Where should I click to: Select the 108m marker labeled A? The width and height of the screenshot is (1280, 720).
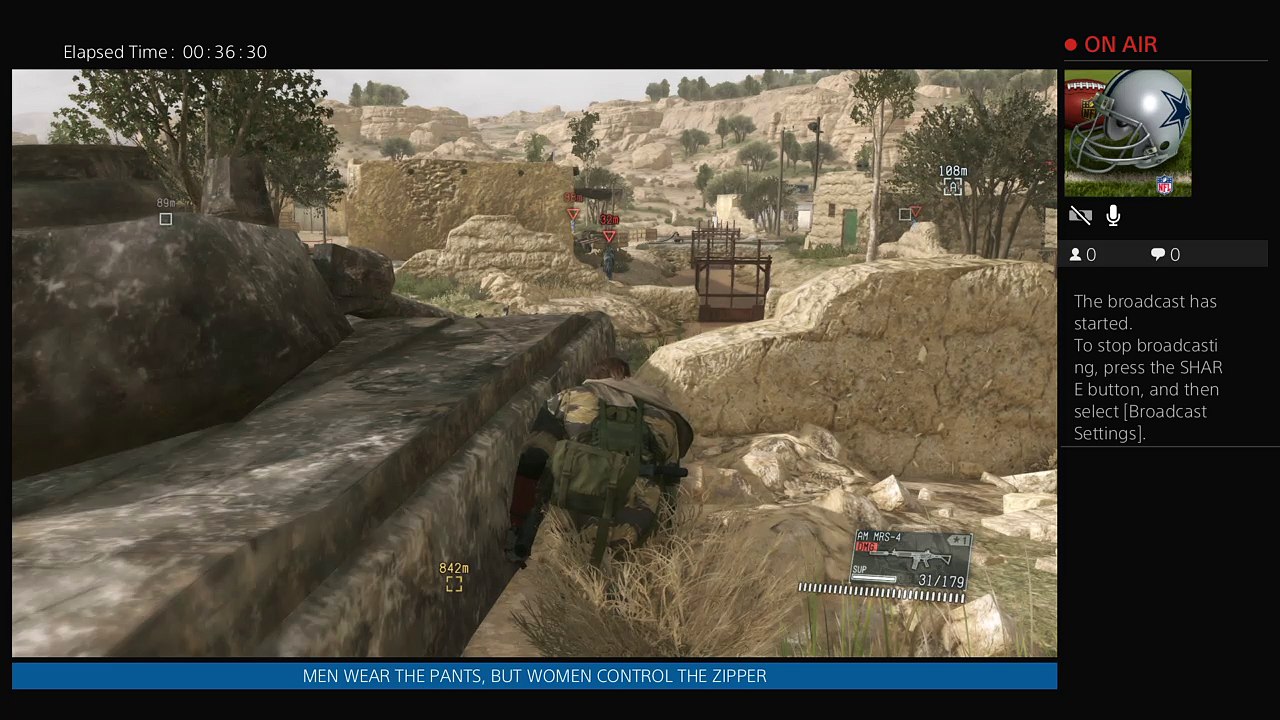coord(952,186)
